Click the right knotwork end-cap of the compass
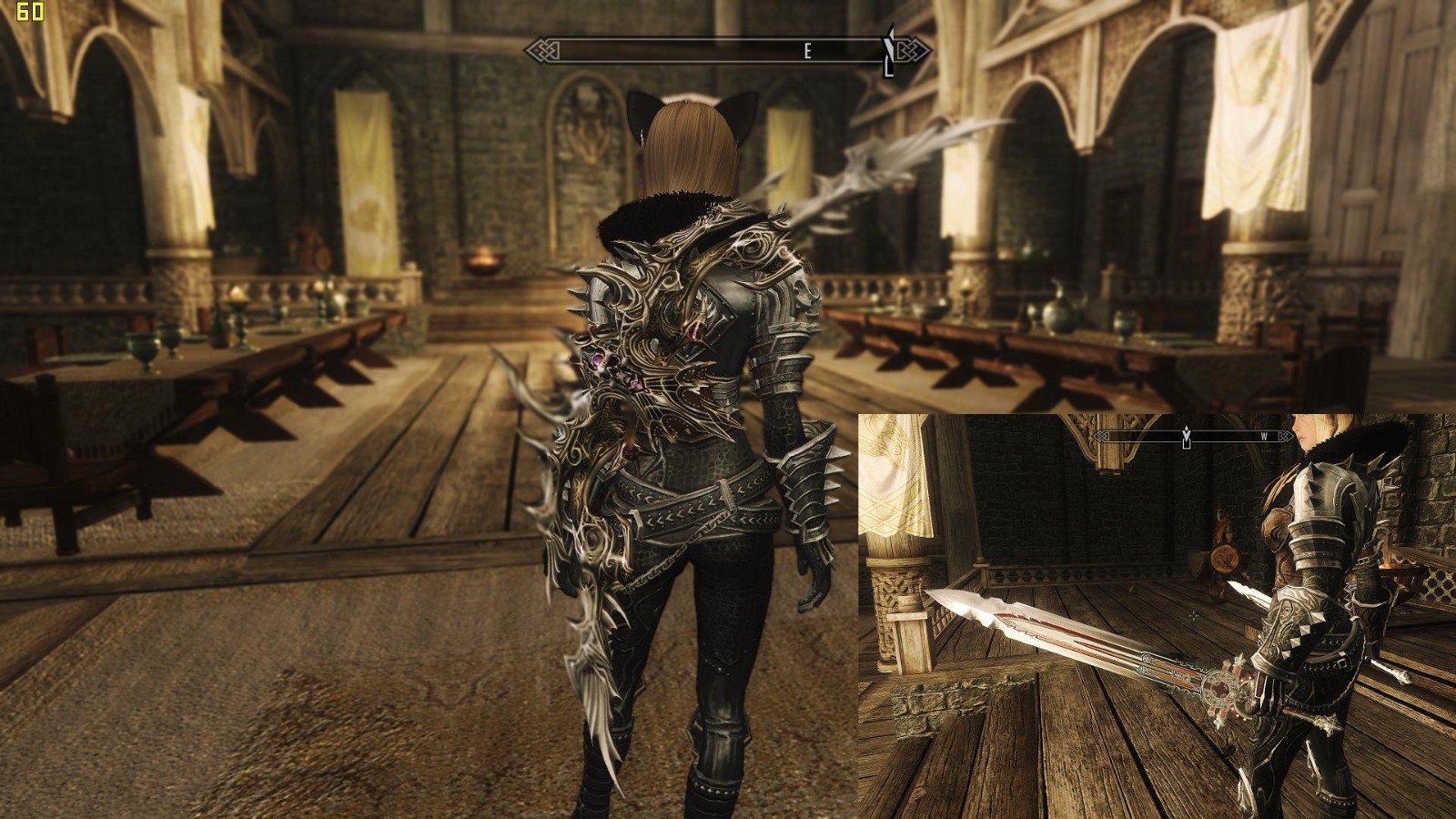Screen dimensions: 1456x819 [912, 51]
